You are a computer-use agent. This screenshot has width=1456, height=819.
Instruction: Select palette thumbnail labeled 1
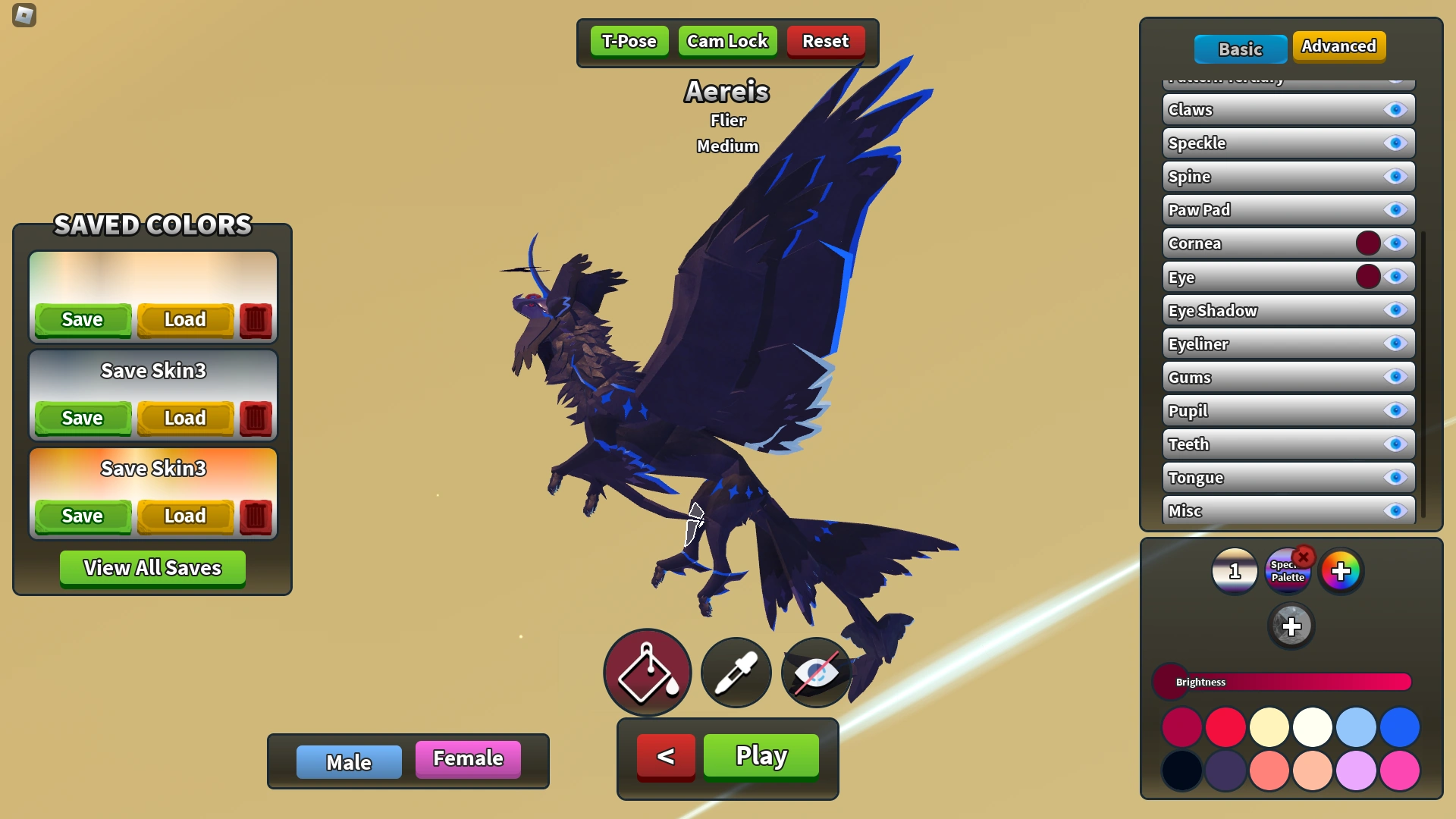point(1235,571)
